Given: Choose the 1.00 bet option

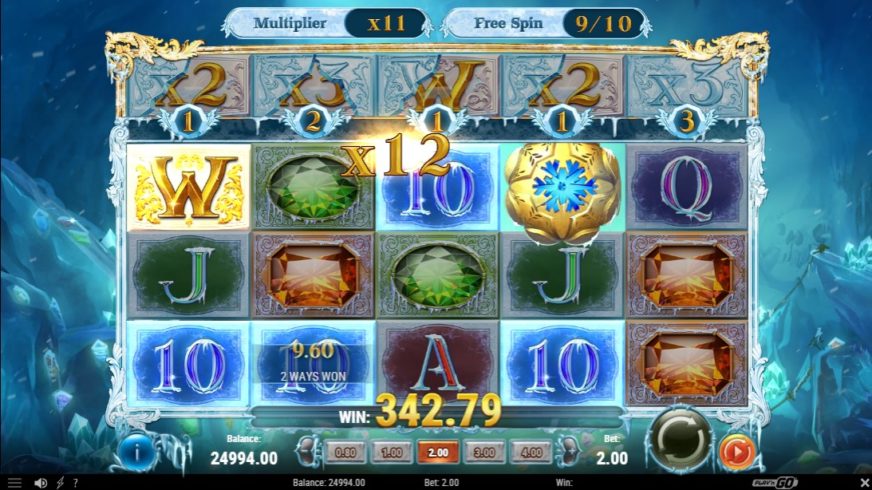Looking at the screenshot, I should [x=392, y=452].
